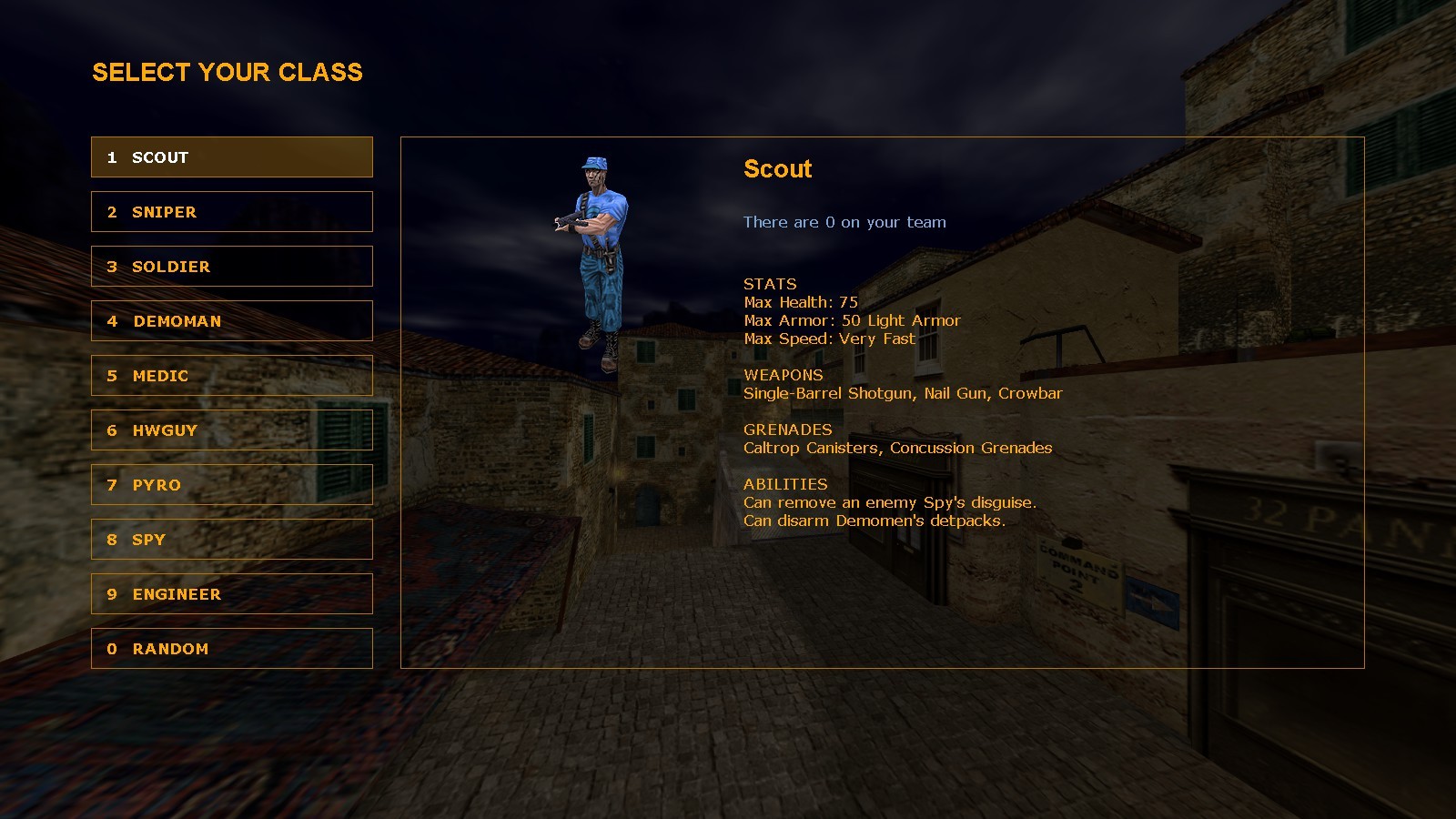Click the team count text
This screenshot has height=819, width=1456.
point(844,221)
